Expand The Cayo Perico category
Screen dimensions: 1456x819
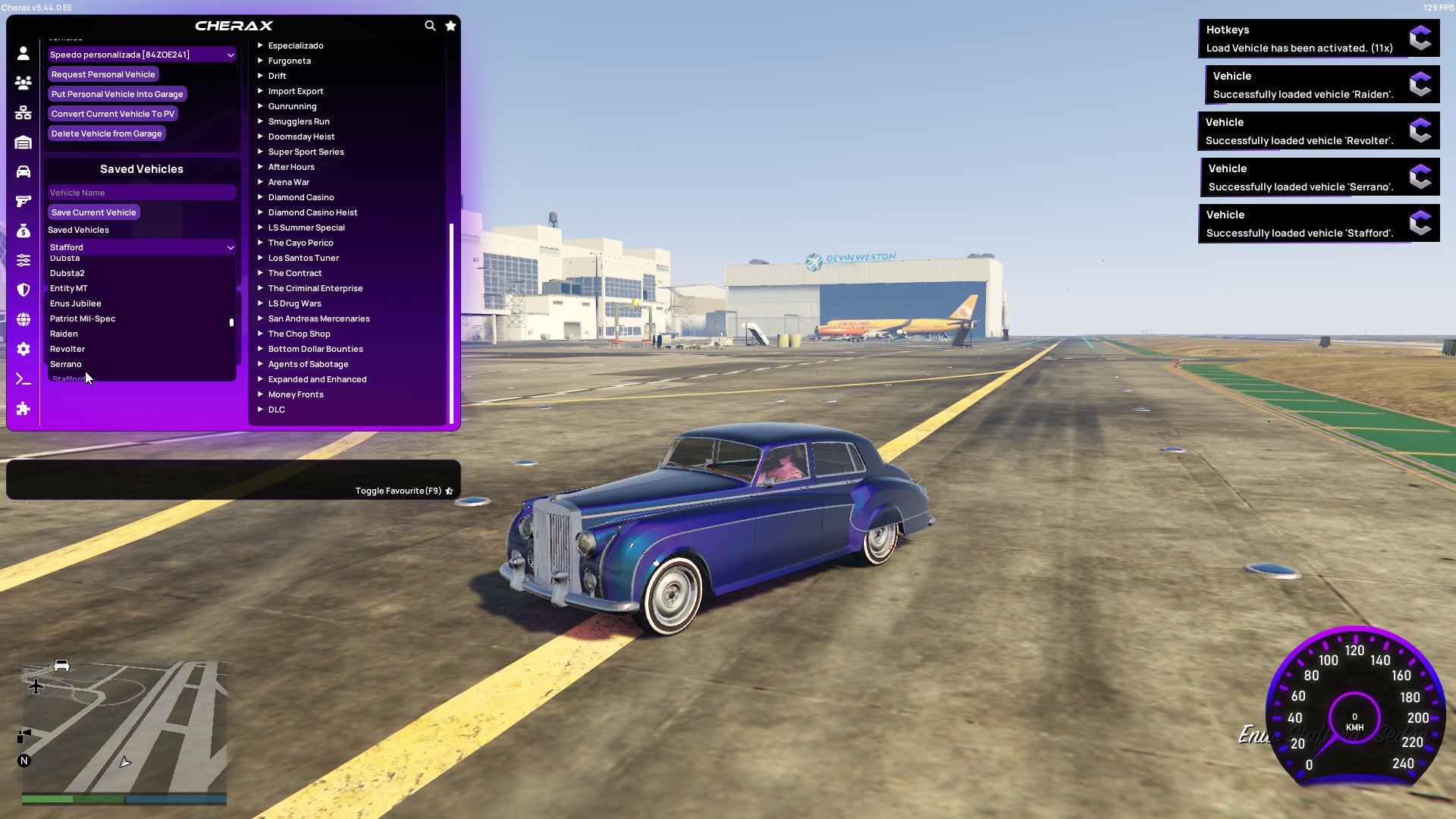[300, 243]
